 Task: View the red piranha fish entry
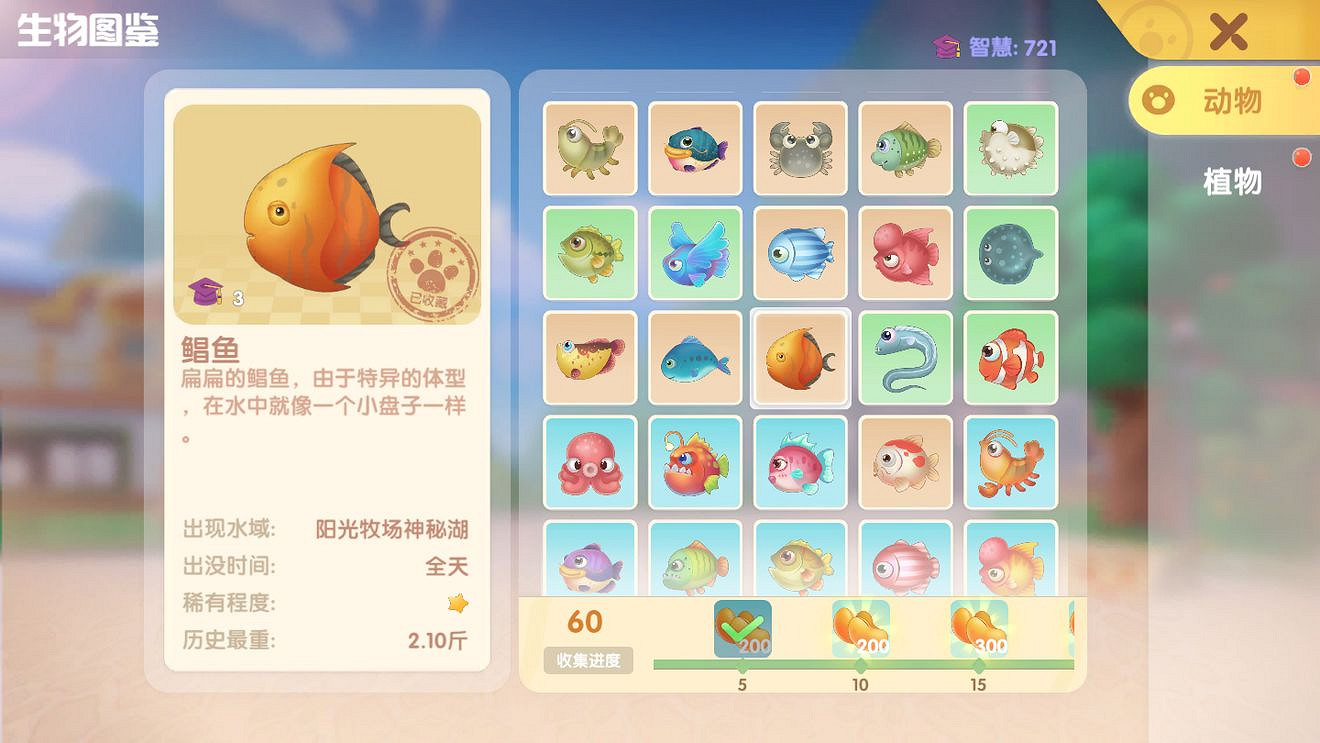[695, 463]
